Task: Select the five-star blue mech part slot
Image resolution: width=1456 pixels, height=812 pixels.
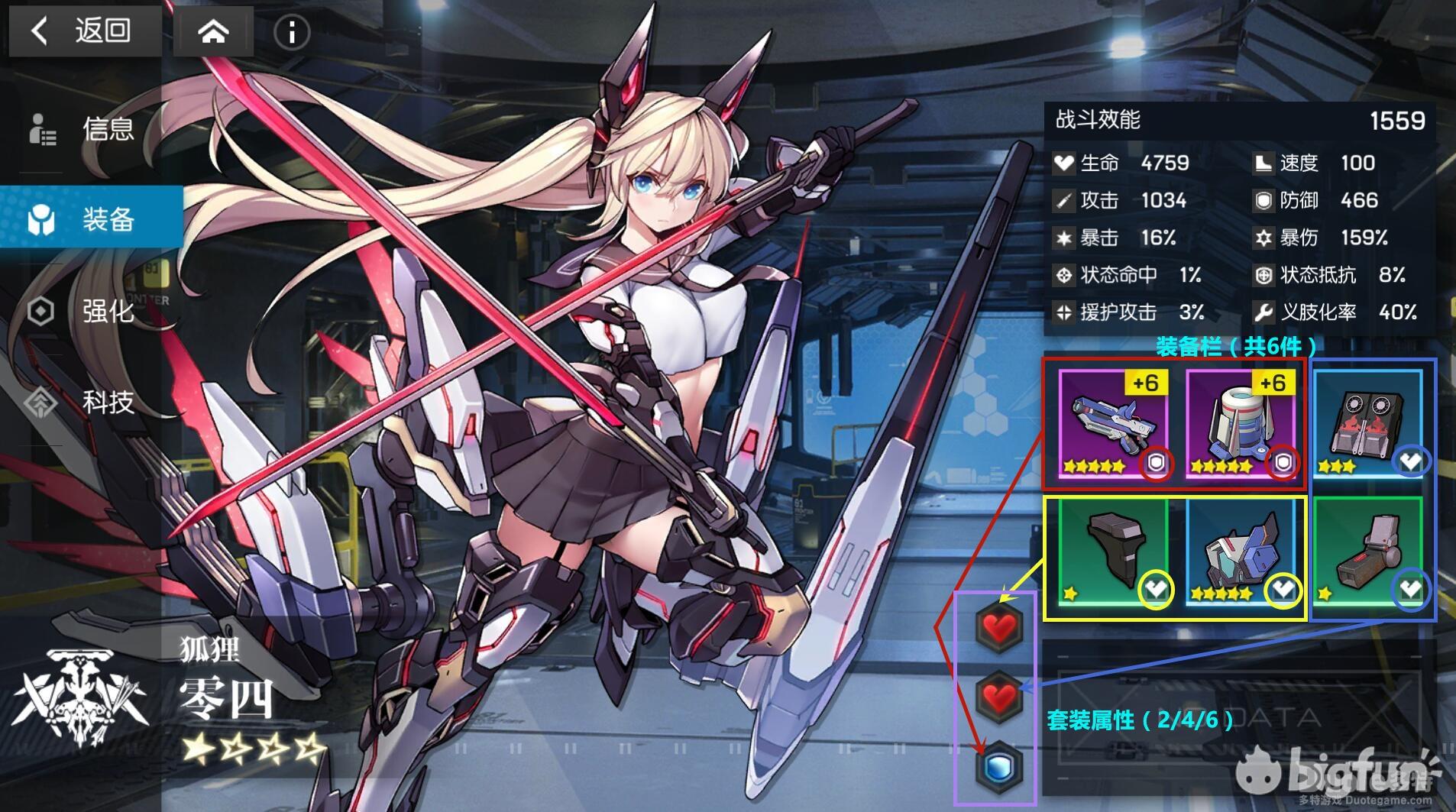Action: point(1240,551)
